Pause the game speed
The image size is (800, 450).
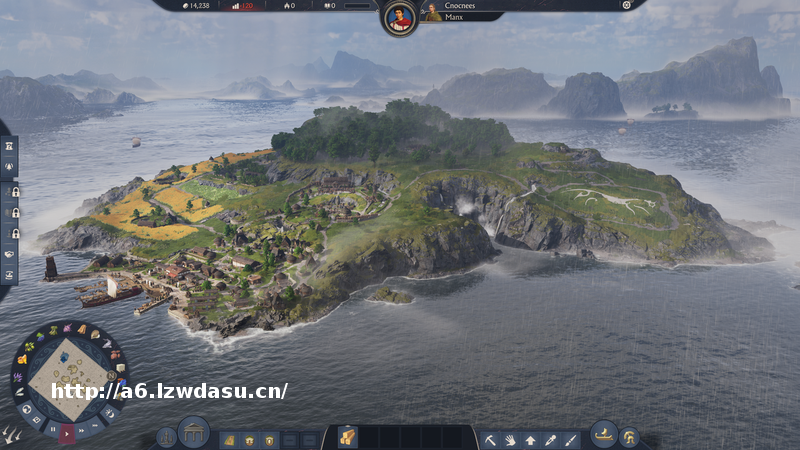pos(51,430)
